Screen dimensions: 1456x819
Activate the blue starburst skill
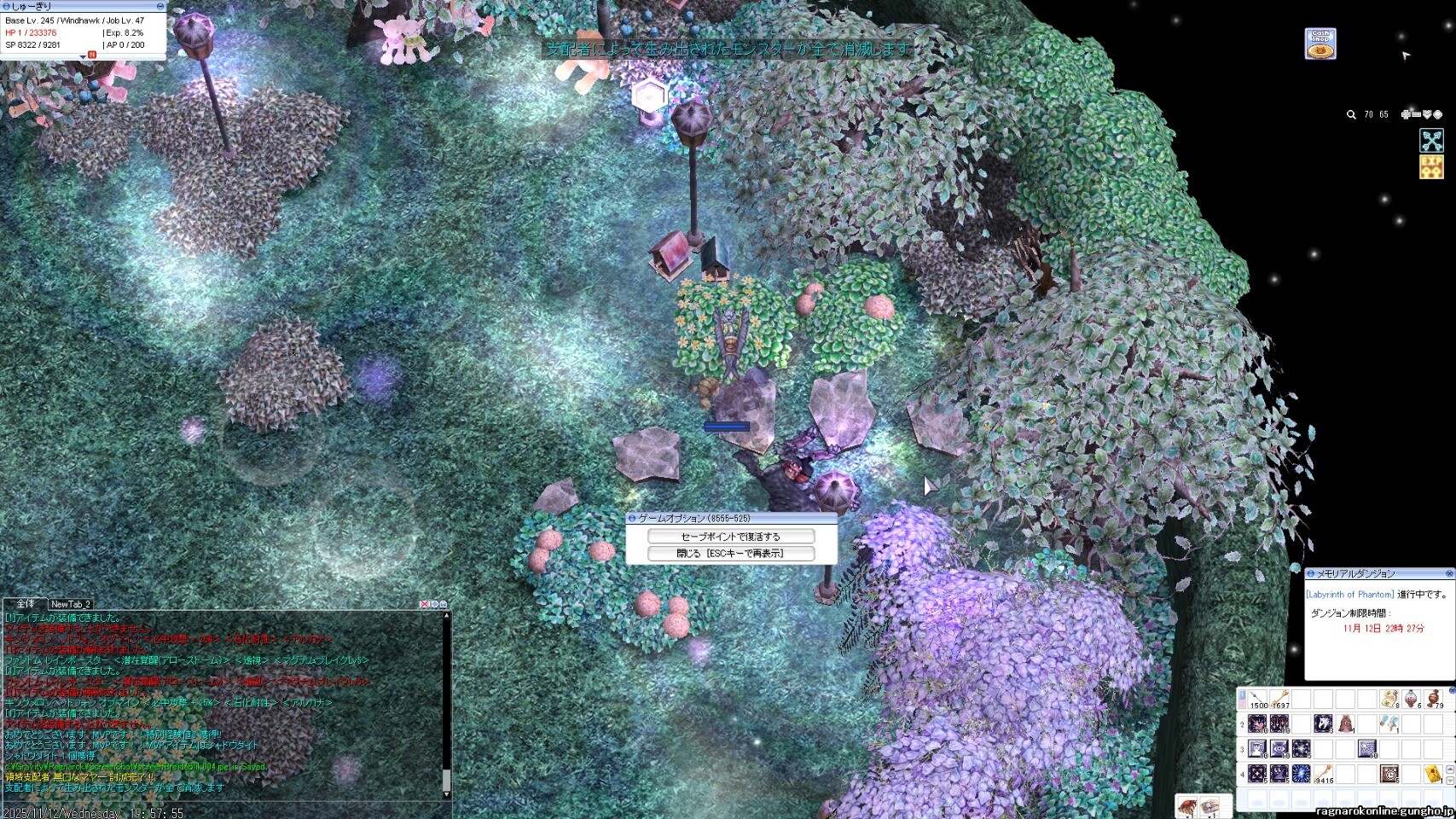coord(1300,774)
